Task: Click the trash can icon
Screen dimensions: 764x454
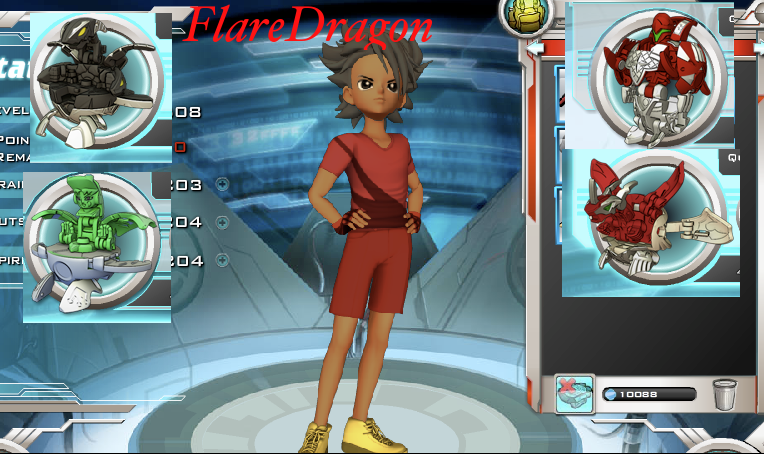Action: click(x=723, y=394)
